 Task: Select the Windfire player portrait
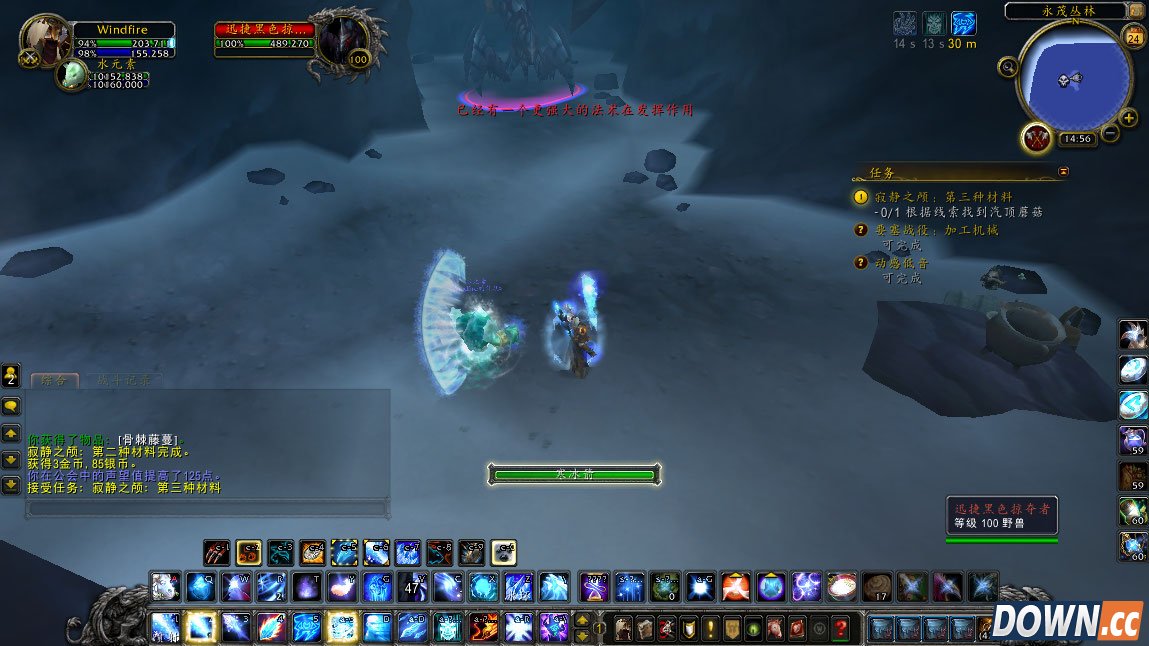44,40
